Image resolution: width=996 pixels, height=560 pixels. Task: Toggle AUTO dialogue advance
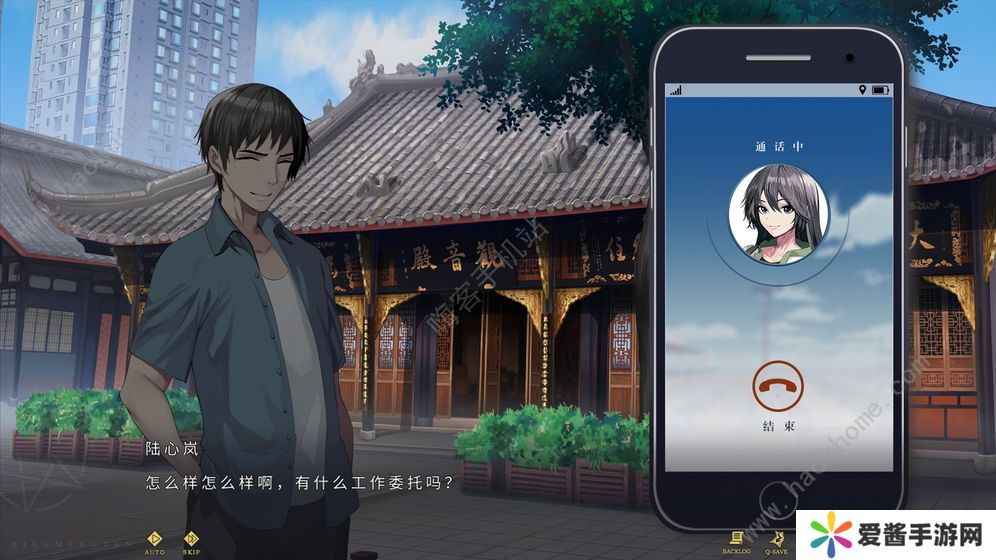[x=155, y=541]
